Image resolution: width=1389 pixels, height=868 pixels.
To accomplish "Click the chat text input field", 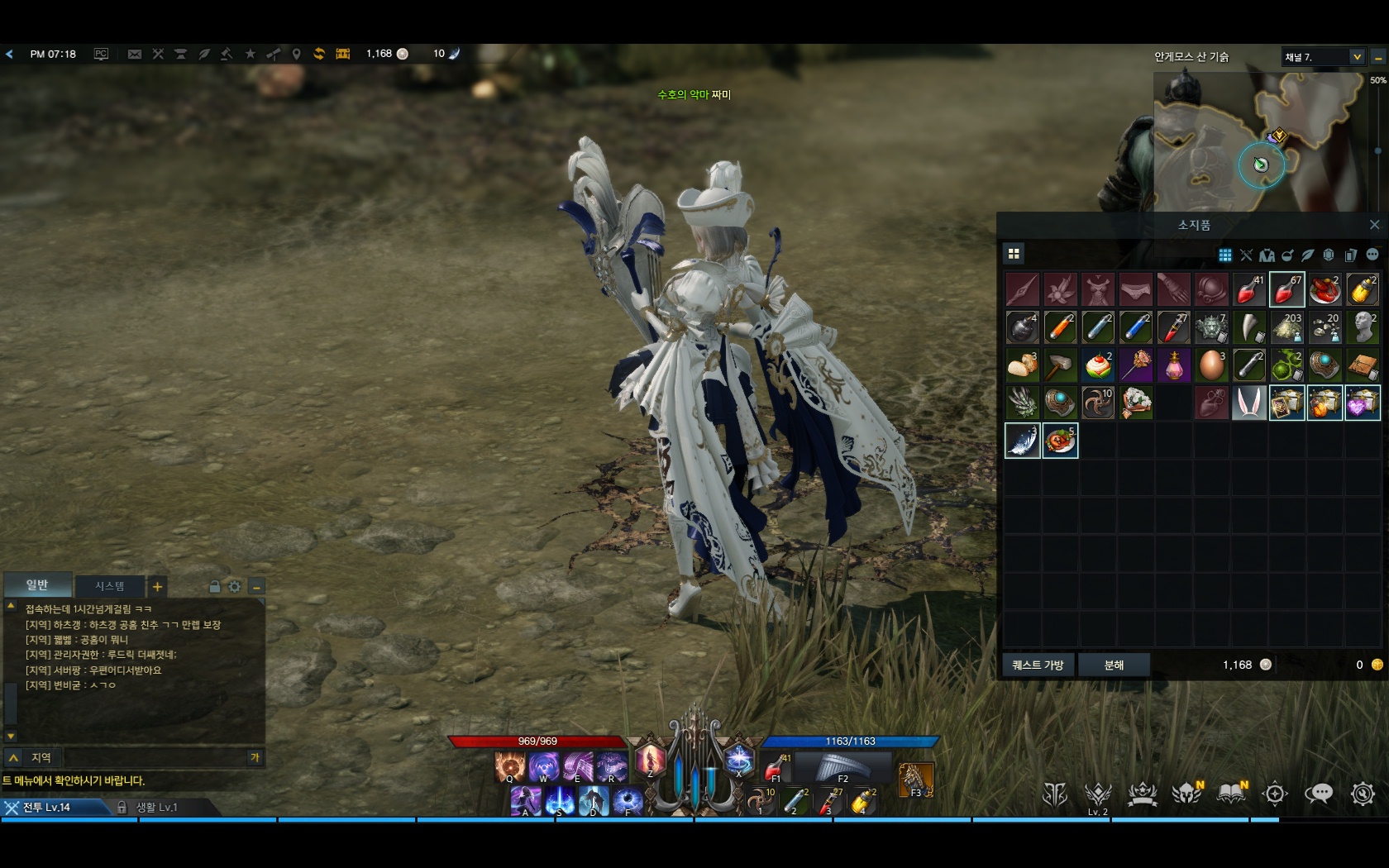I will [157, 757].
